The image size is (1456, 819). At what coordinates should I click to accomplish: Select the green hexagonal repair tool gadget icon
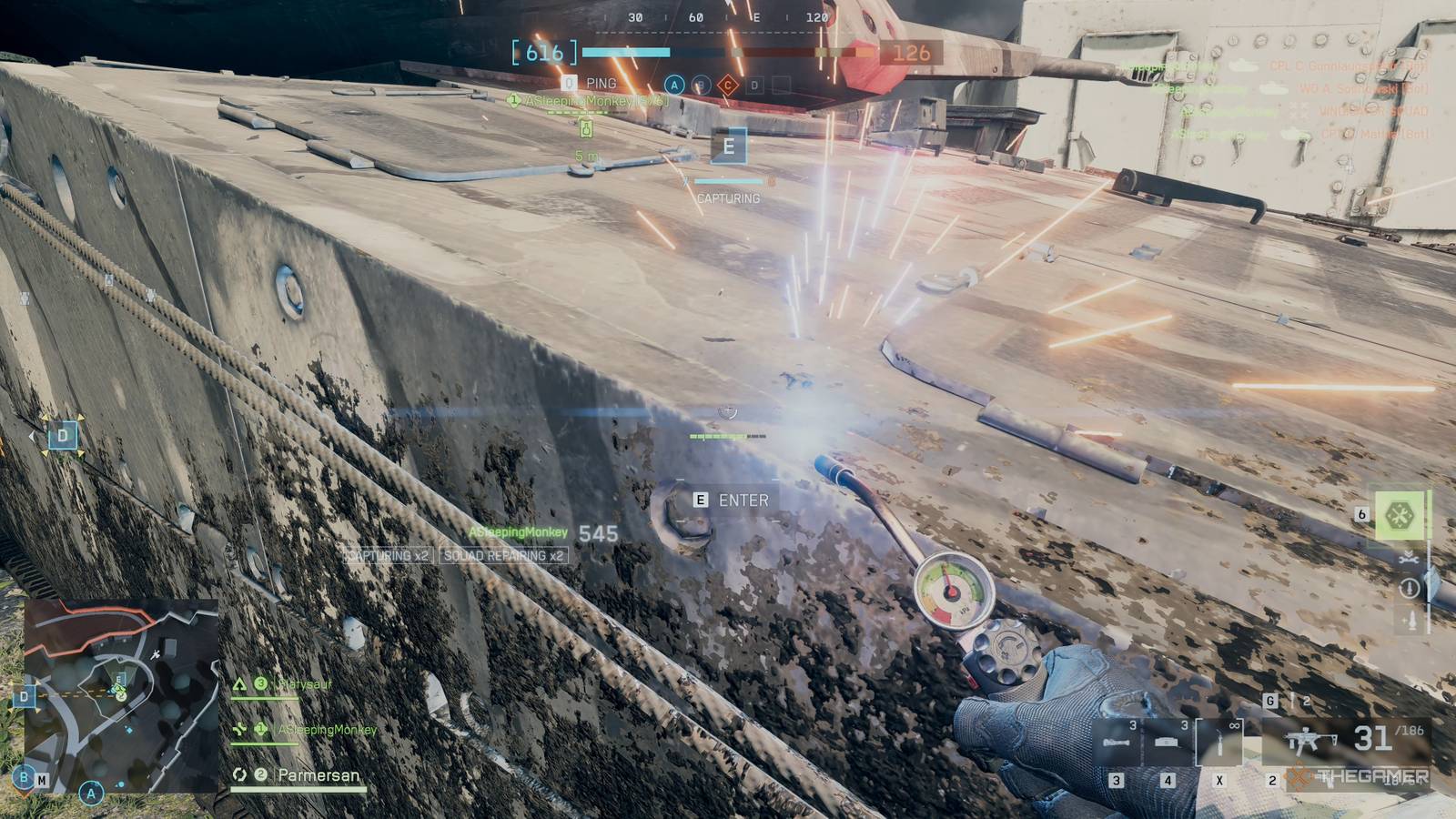tap(1400, 512)
